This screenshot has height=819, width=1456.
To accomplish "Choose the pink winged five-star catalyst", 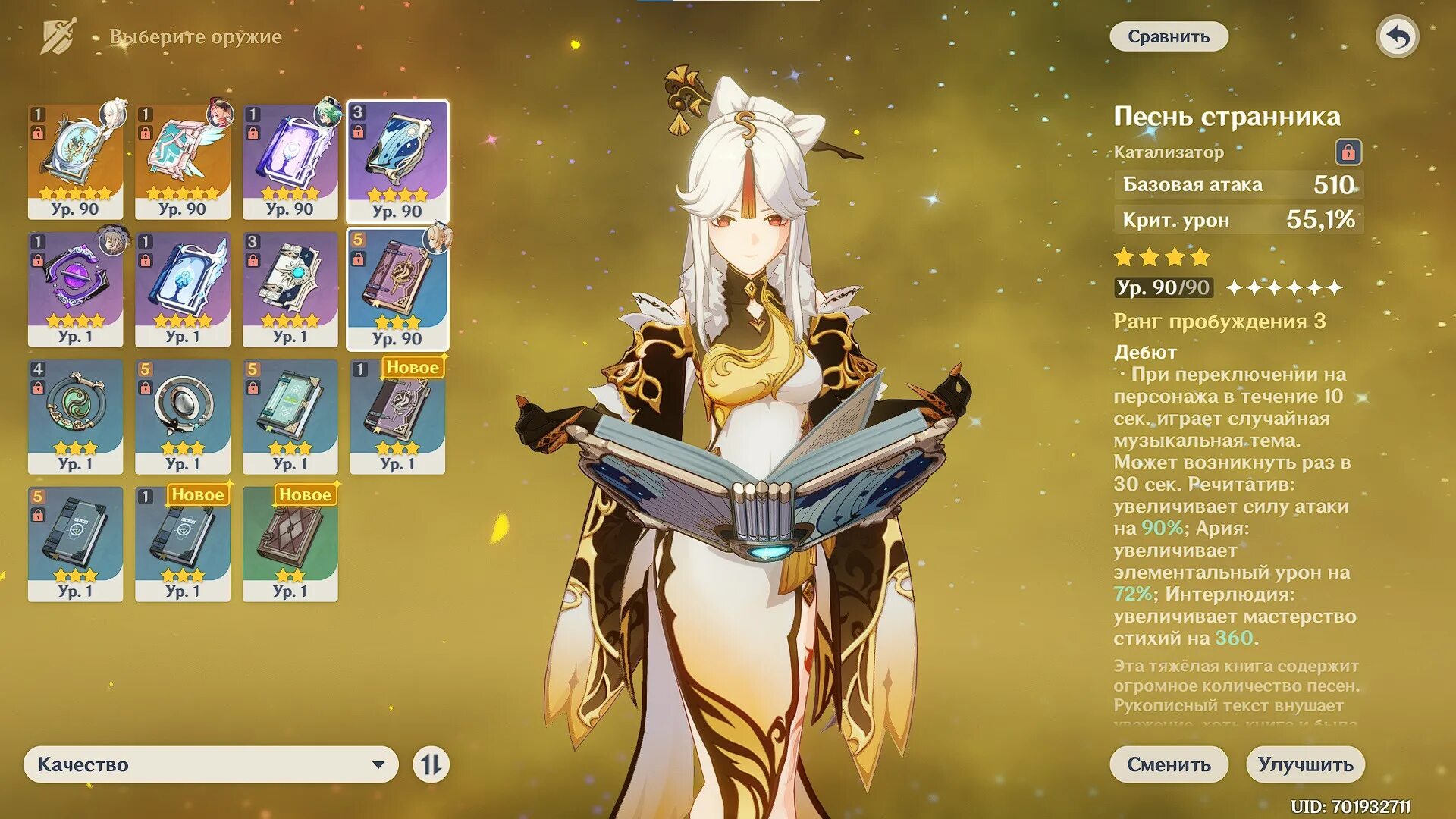I will 183,161.
